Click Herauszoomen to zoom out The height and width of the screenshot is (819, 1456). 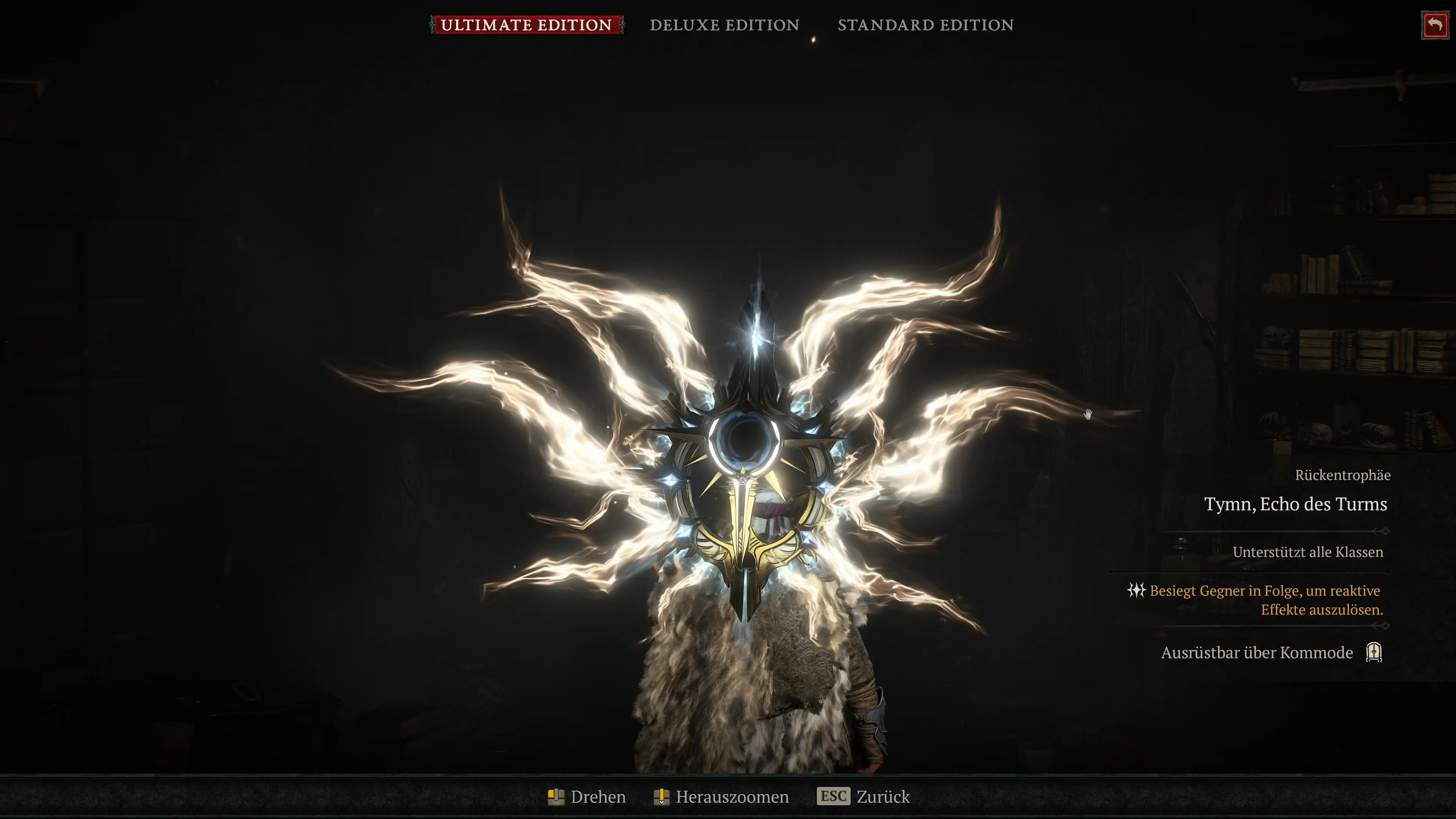(x=732, y=797)
